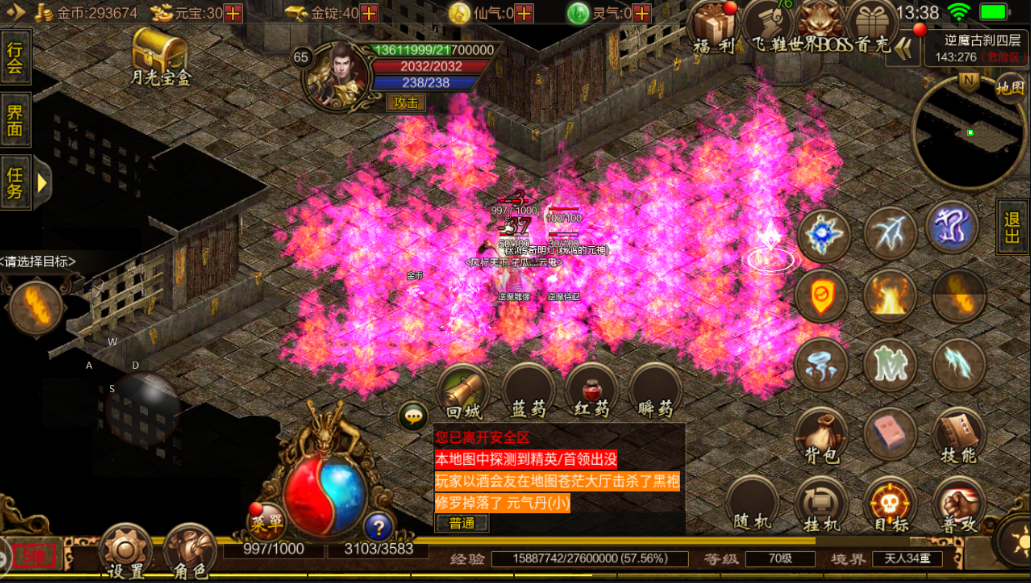Open the 地图 map button
Screen dimensions: 1031x583
coord(1010,88)
